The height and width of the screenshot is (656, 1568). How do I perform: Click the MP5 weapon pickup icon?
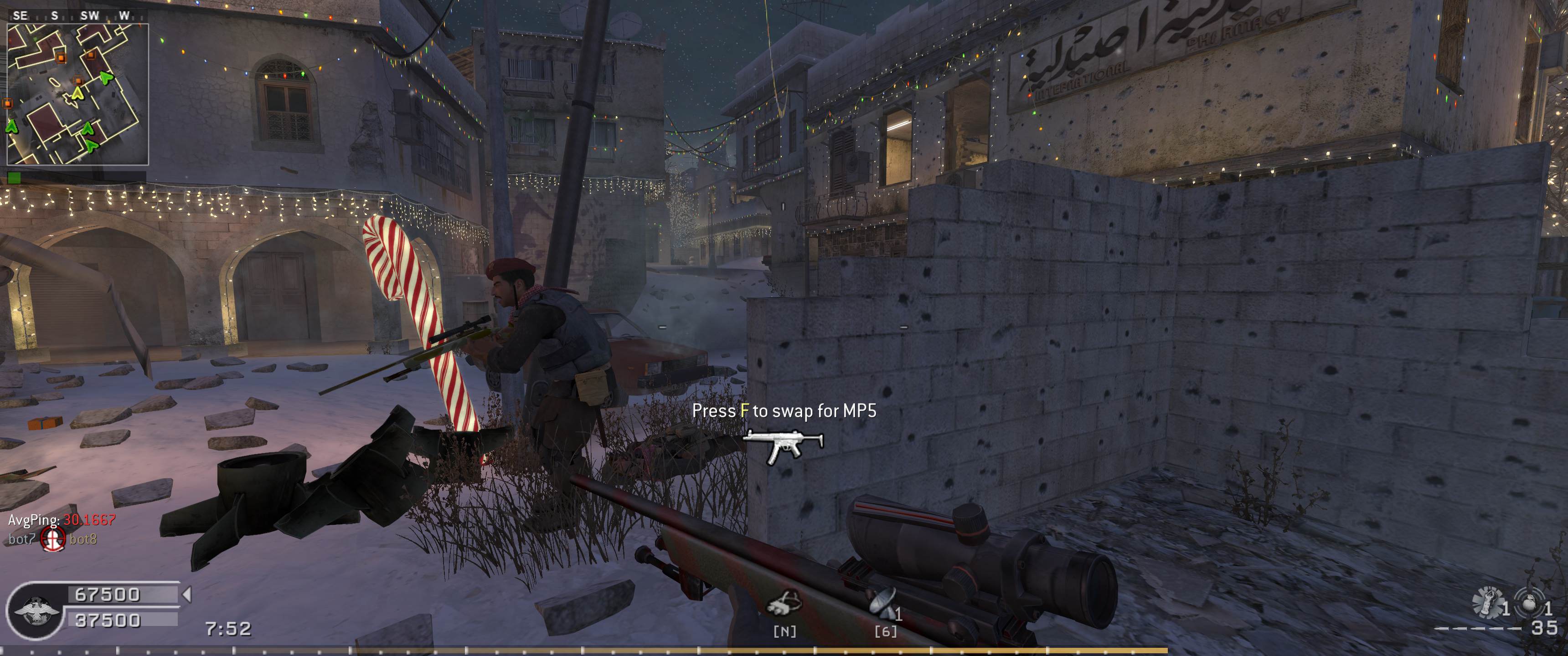pos(783,446)
